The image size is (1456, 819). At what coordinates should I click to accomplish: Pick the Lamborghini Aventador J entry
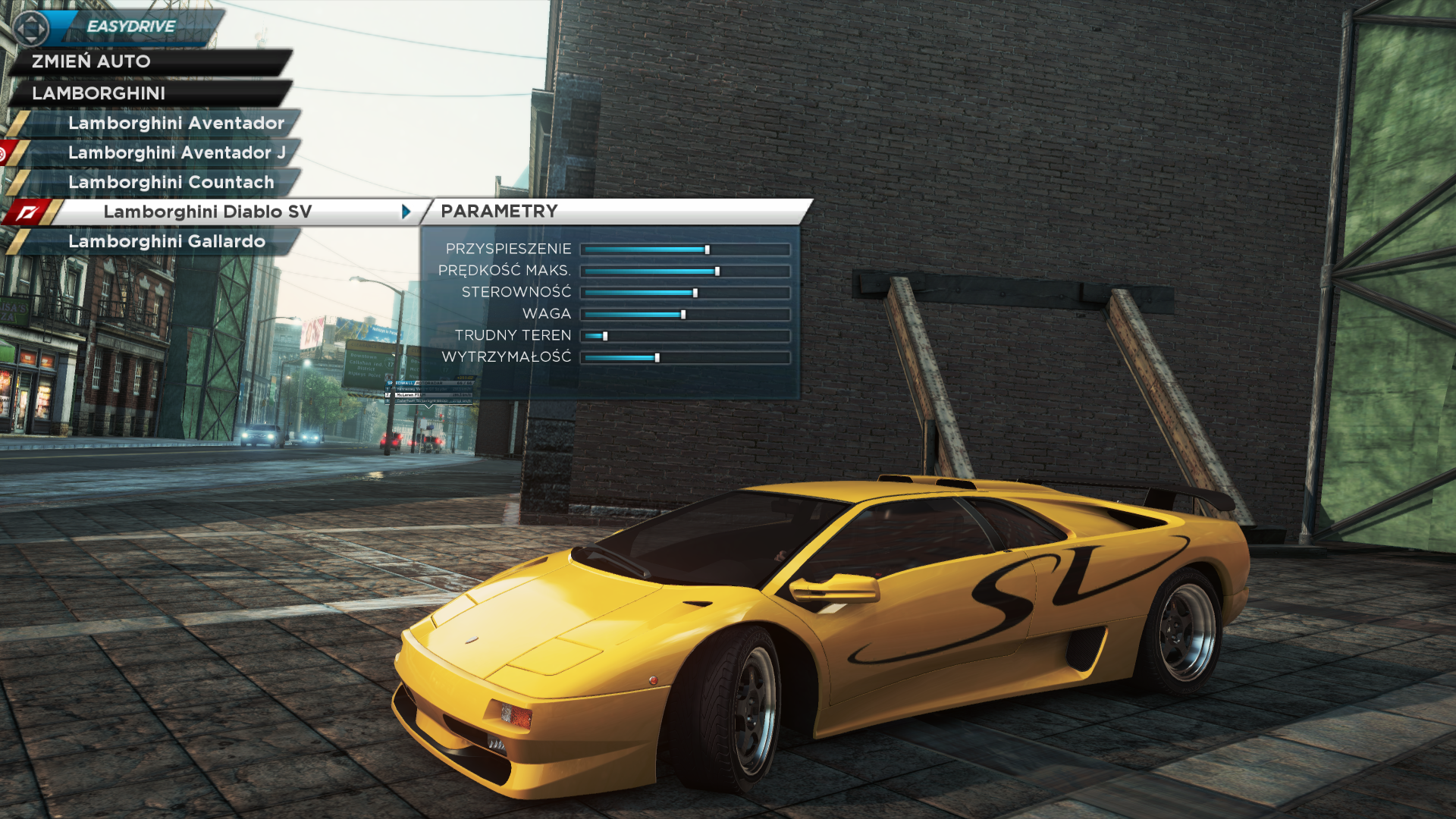coord(177,152)
